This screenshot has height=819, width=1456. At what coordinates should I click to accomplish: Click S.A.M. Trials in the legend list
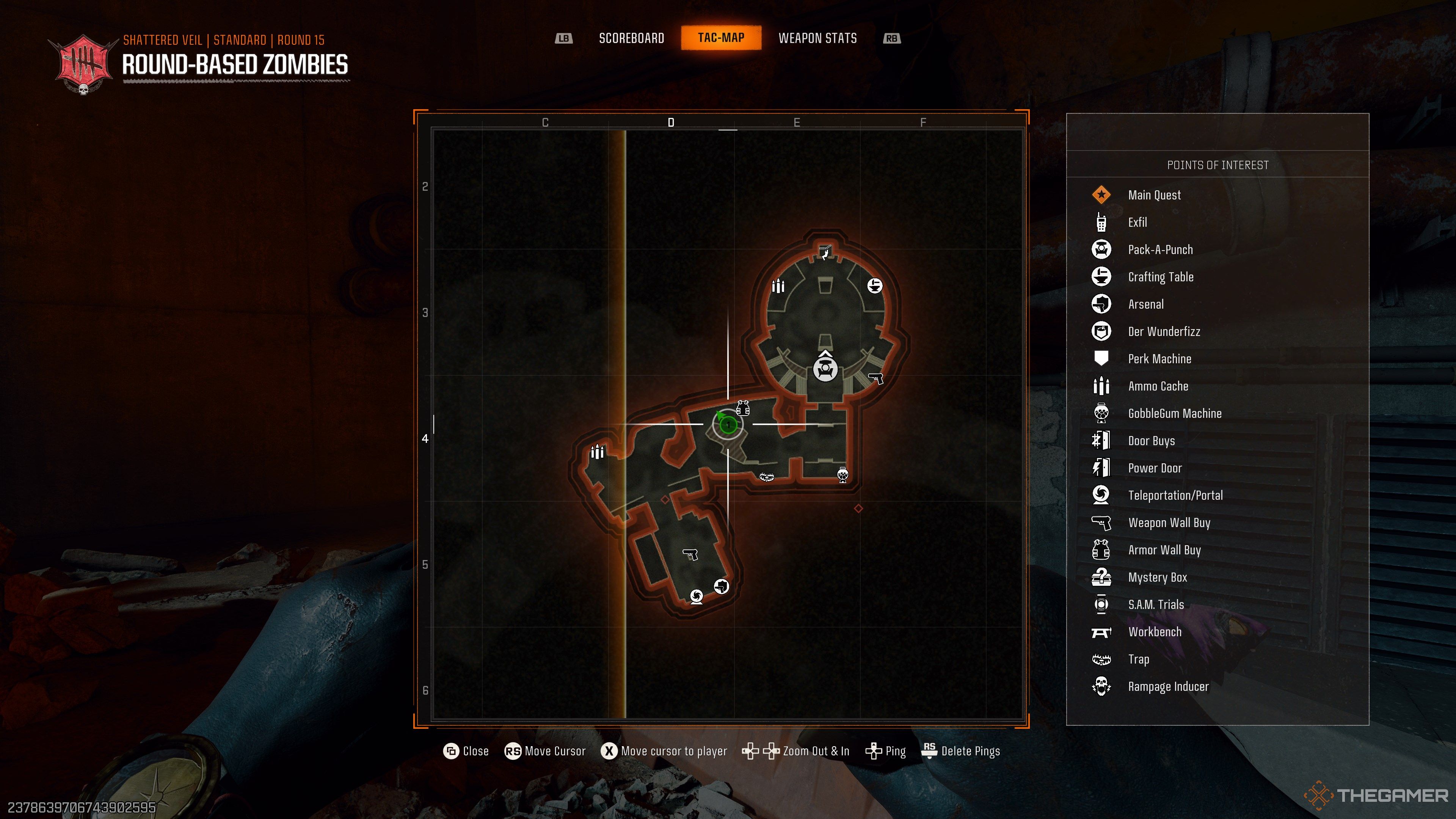coord(1155,605)
